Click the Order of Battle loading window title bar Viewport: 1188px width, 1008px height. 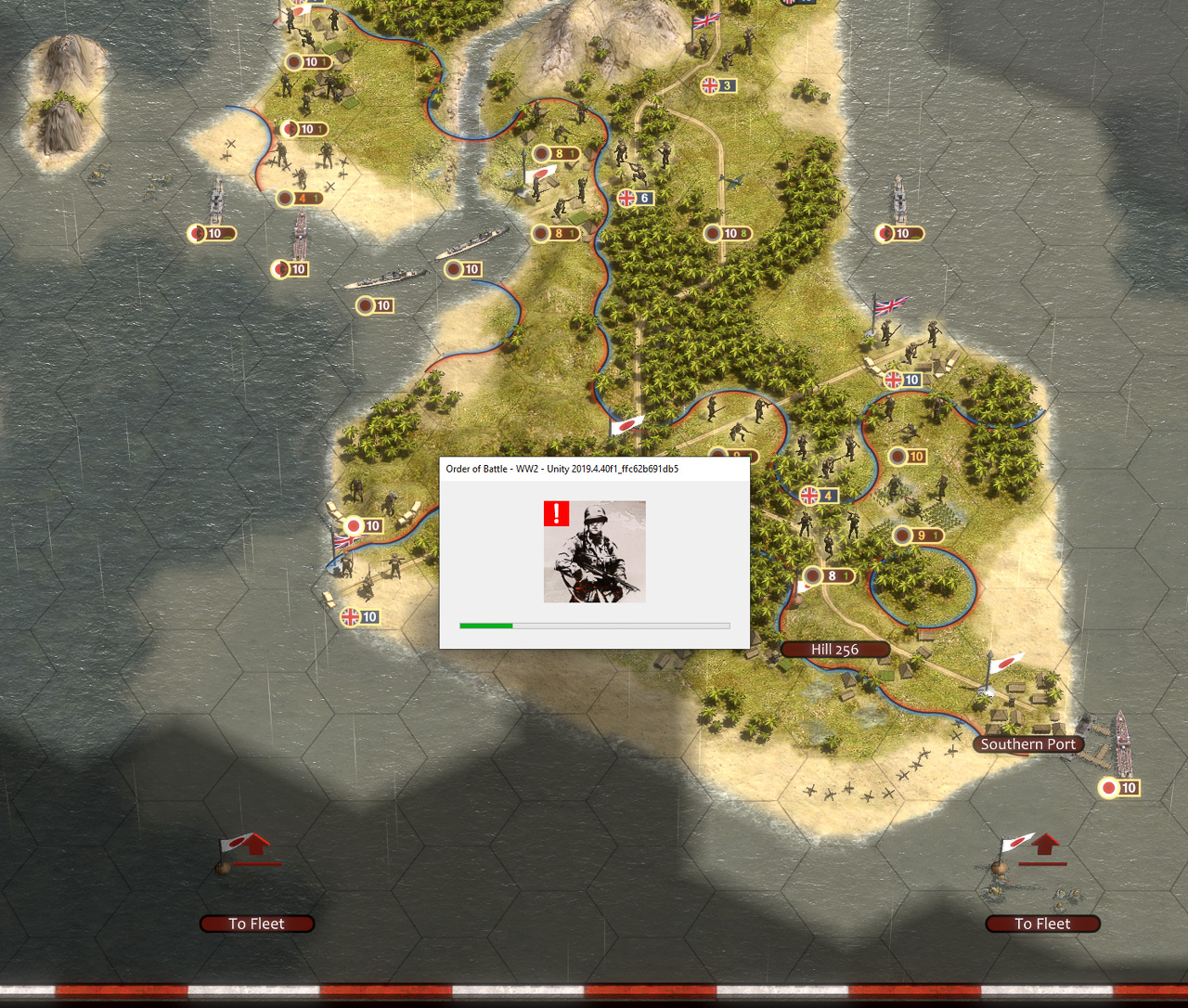point(594,469)
